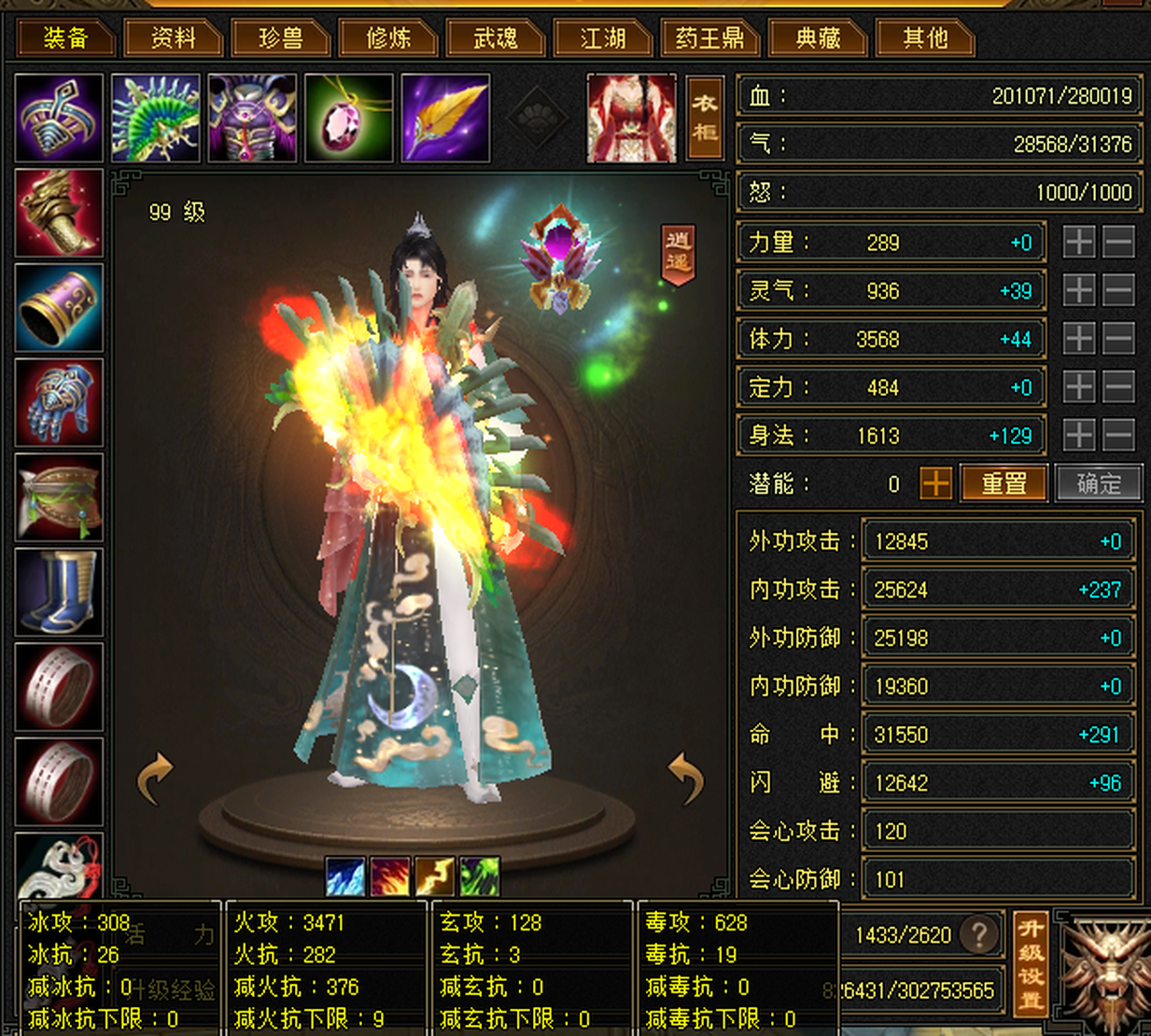Open the 衣柜 wardrobe button
Viewport: 1151px width, 1036px height.
pyautogui.click(x=705, y=118)
